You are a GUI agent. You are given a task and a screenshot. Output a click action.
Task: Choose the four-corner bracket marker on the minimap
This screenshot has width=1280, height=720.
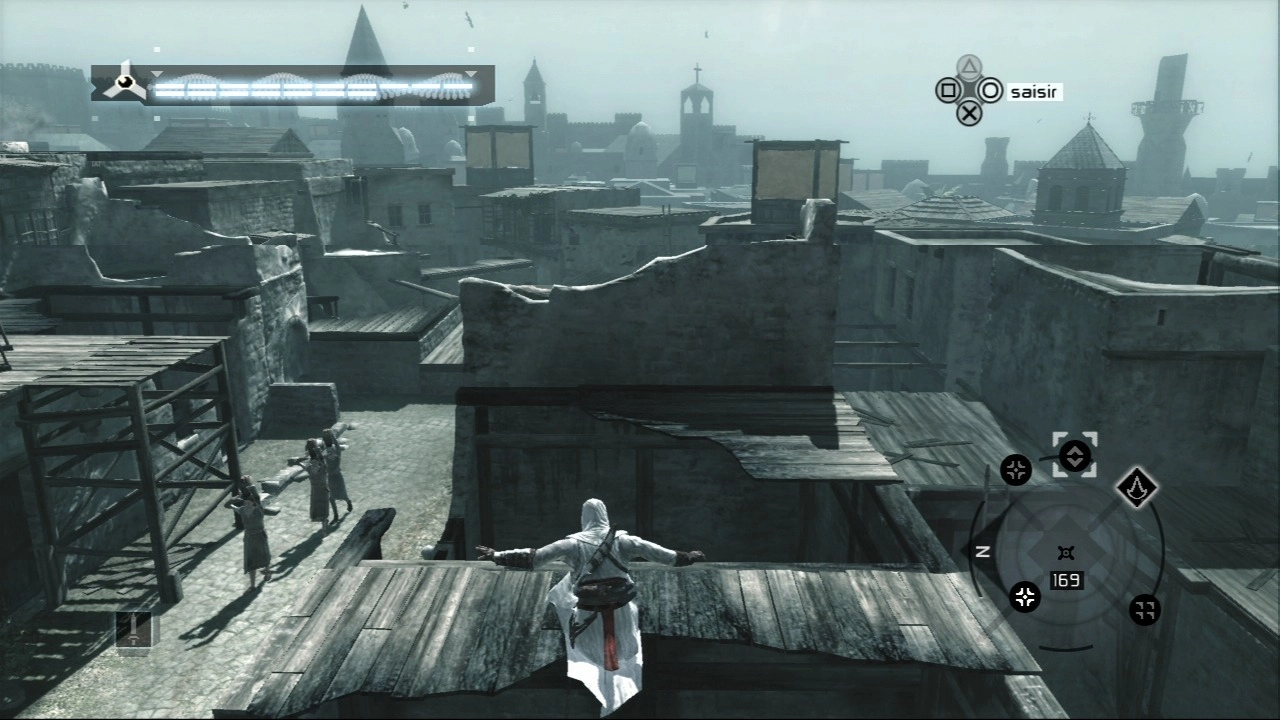tap(1144, 609)
